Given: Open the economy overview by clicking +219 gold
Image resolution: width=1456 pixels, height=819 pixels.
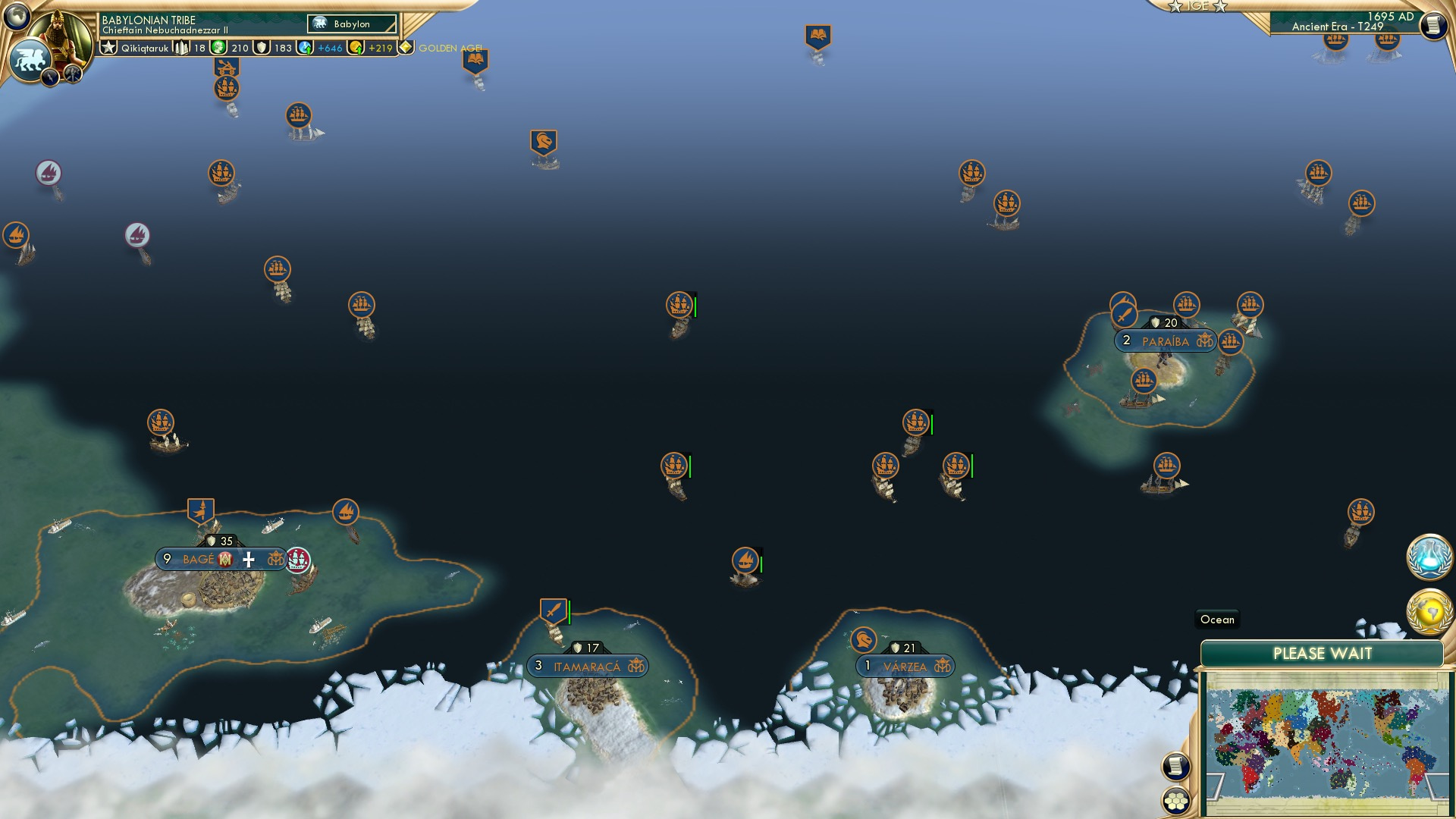Looking at the screenshot, I should [379, 48].
